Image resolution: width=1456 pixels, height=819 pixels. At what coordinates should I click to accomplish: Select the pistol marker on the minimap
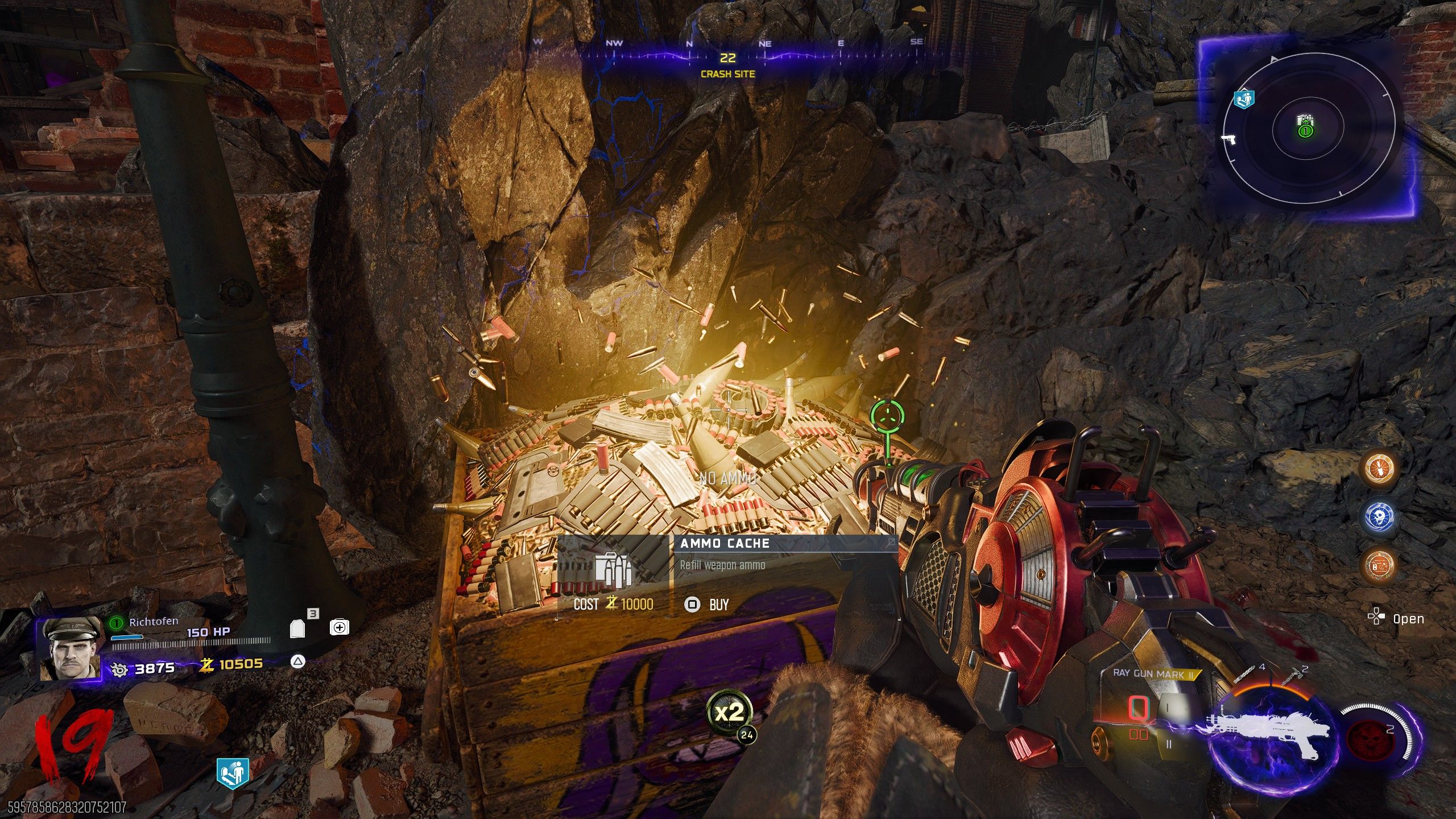[x=1228, y=139]
